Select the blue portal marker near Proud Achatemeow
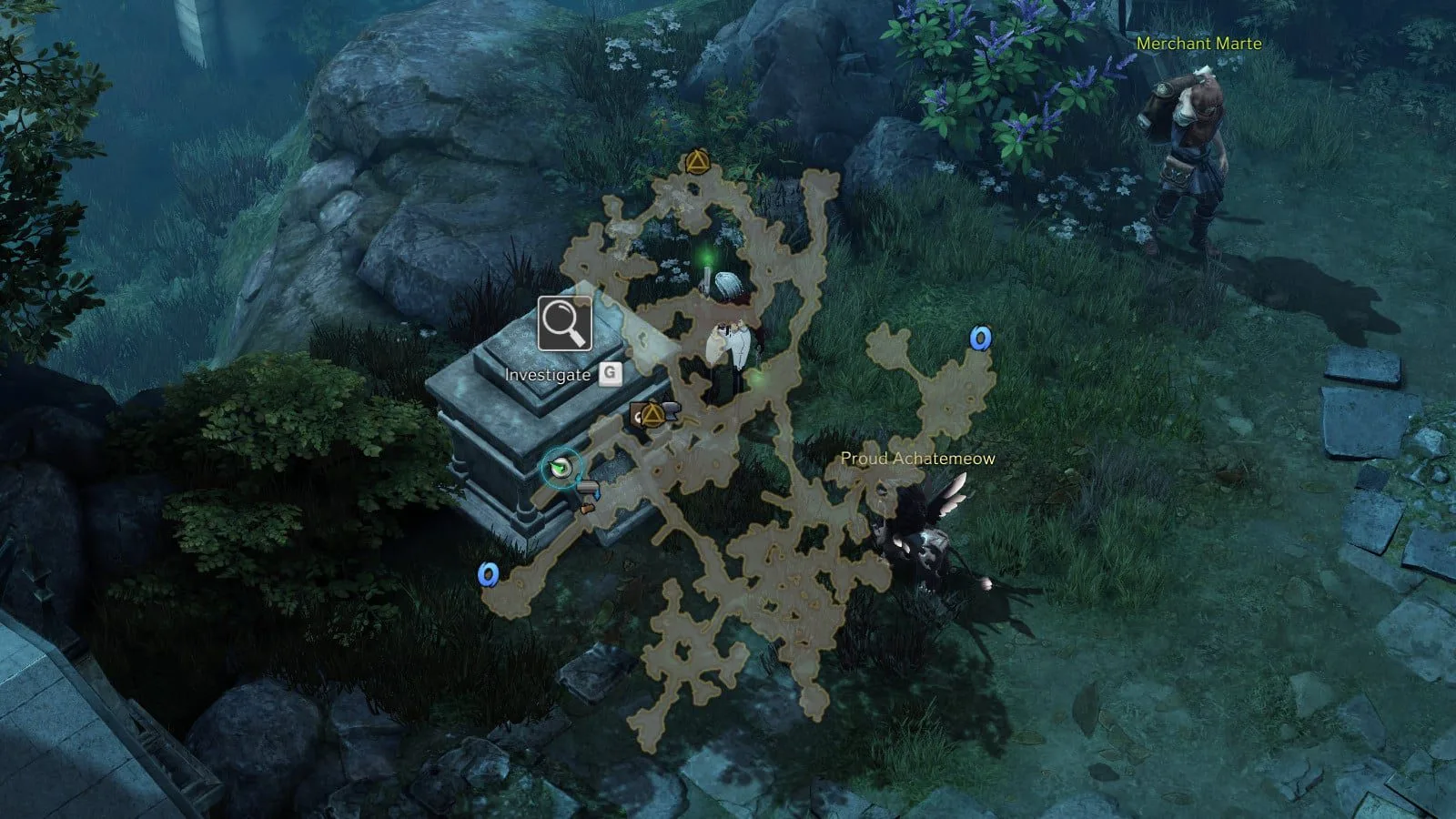 [979, 339]
